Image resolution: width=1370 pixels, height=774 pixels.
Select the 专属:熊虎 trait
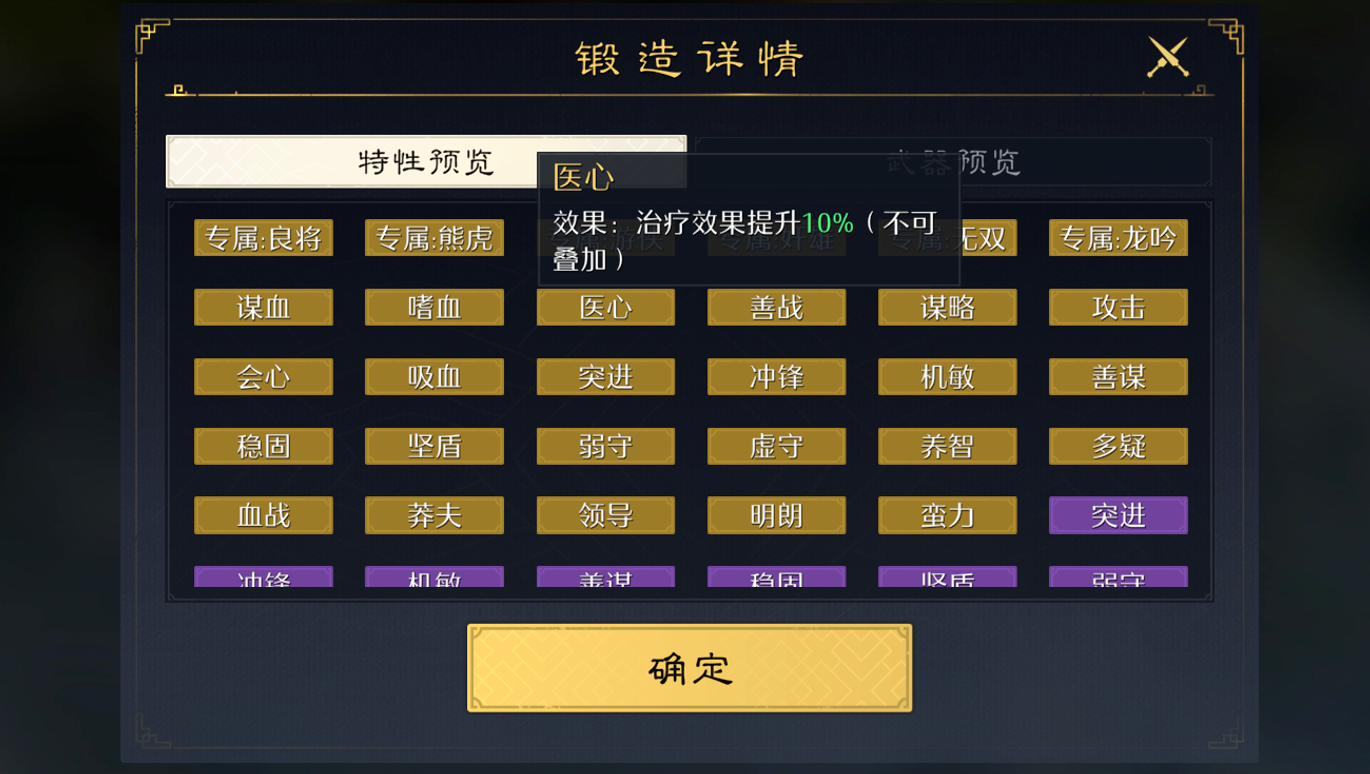tap(434, 238)
